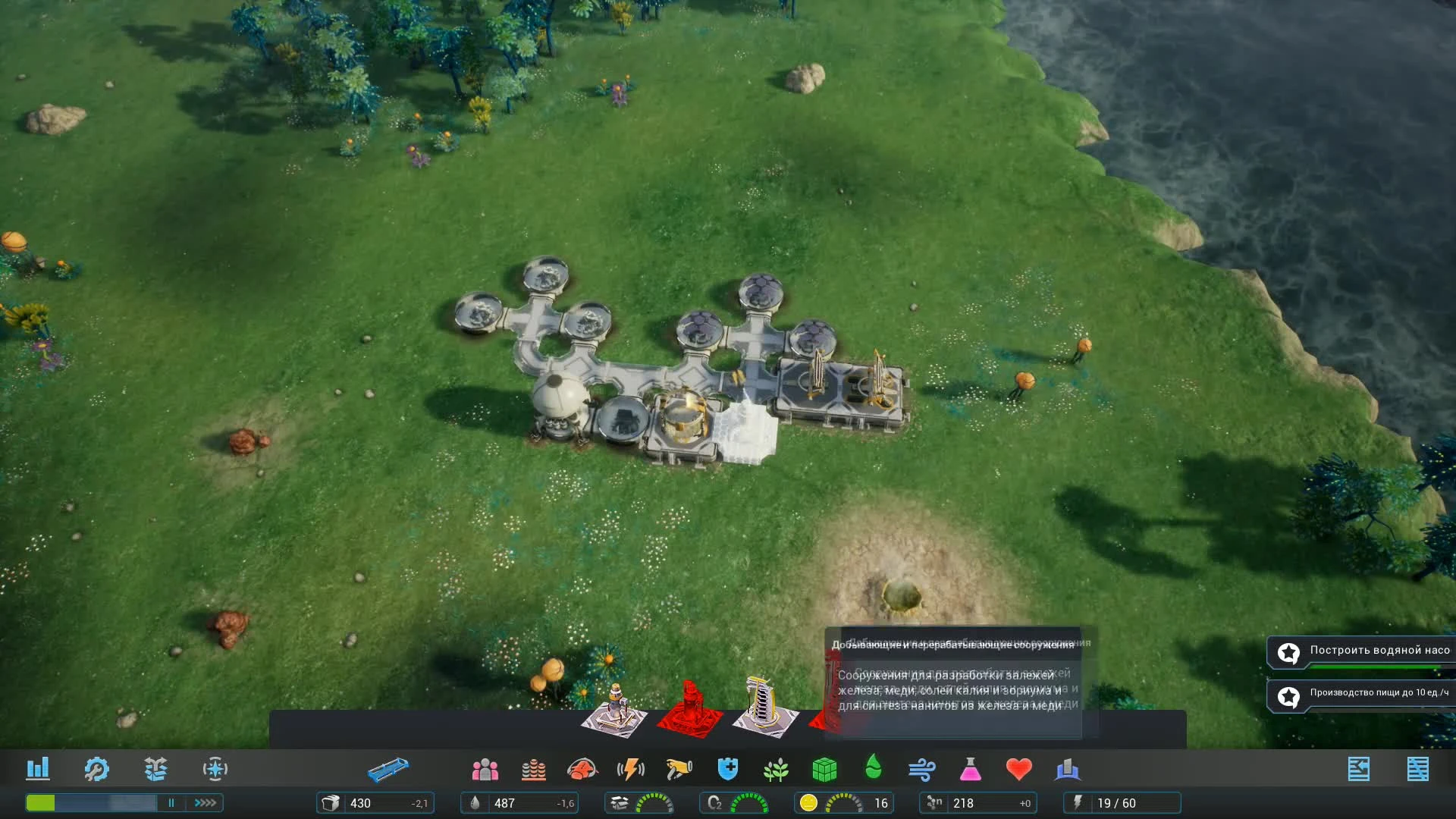Select the lightning electricity overlay icon
The image size is (1456, 819).
(x=632, y=769)
